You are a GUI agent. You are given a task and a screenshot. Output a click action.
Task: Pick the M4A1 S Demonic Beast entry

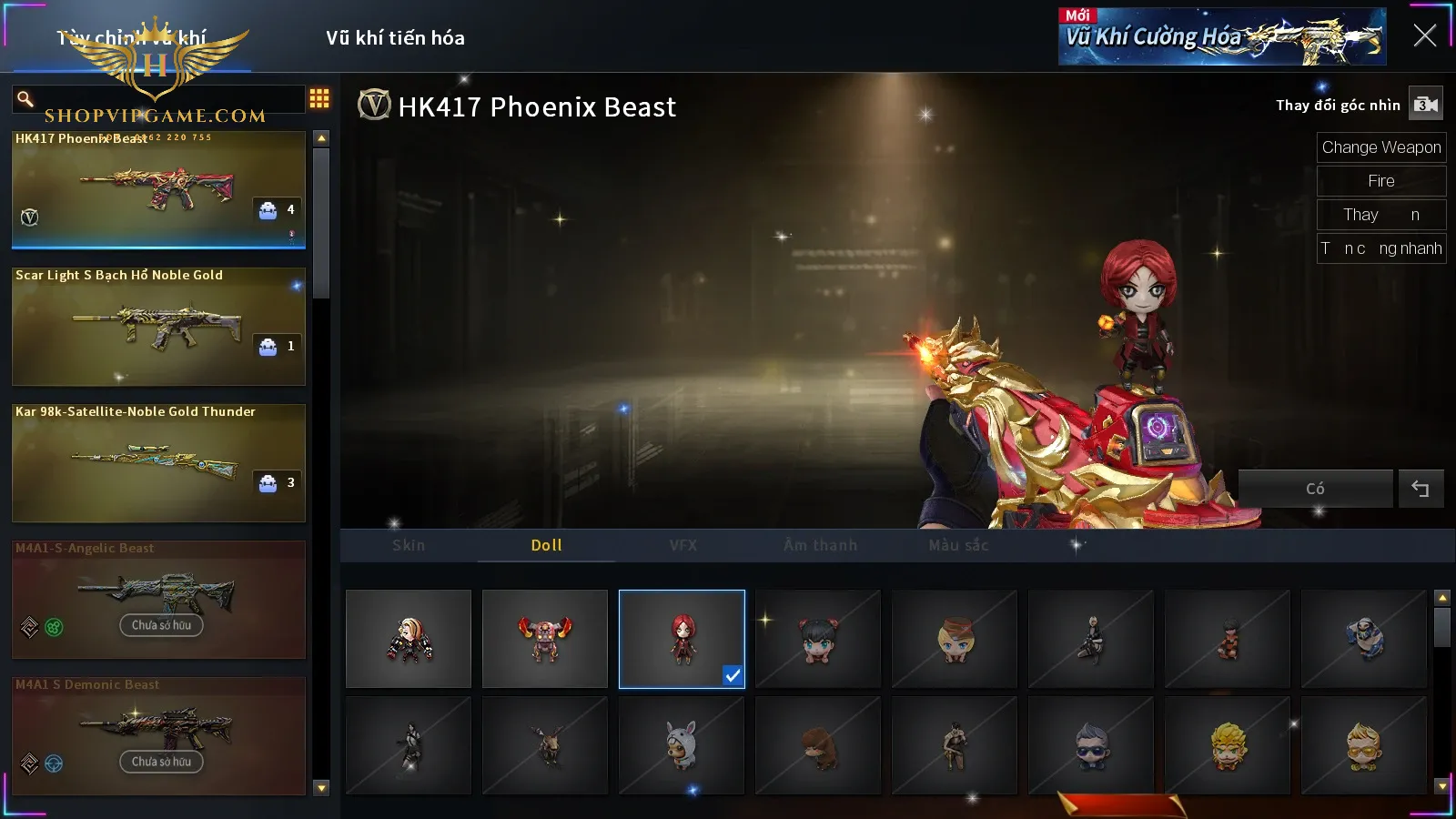(x=158, y=735)
